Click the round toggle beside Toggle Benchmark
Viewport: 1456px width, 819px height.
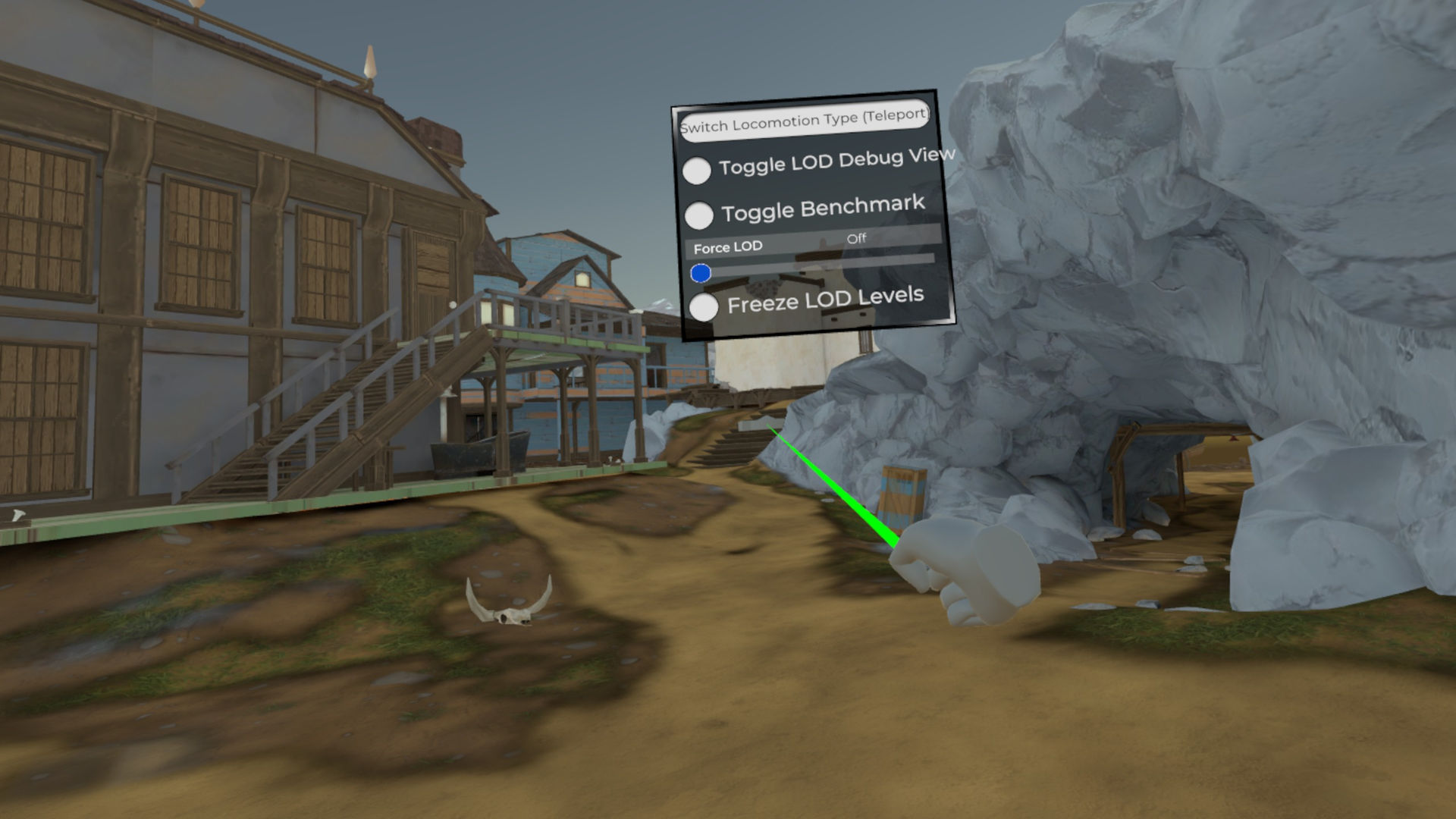pos(699,214)
